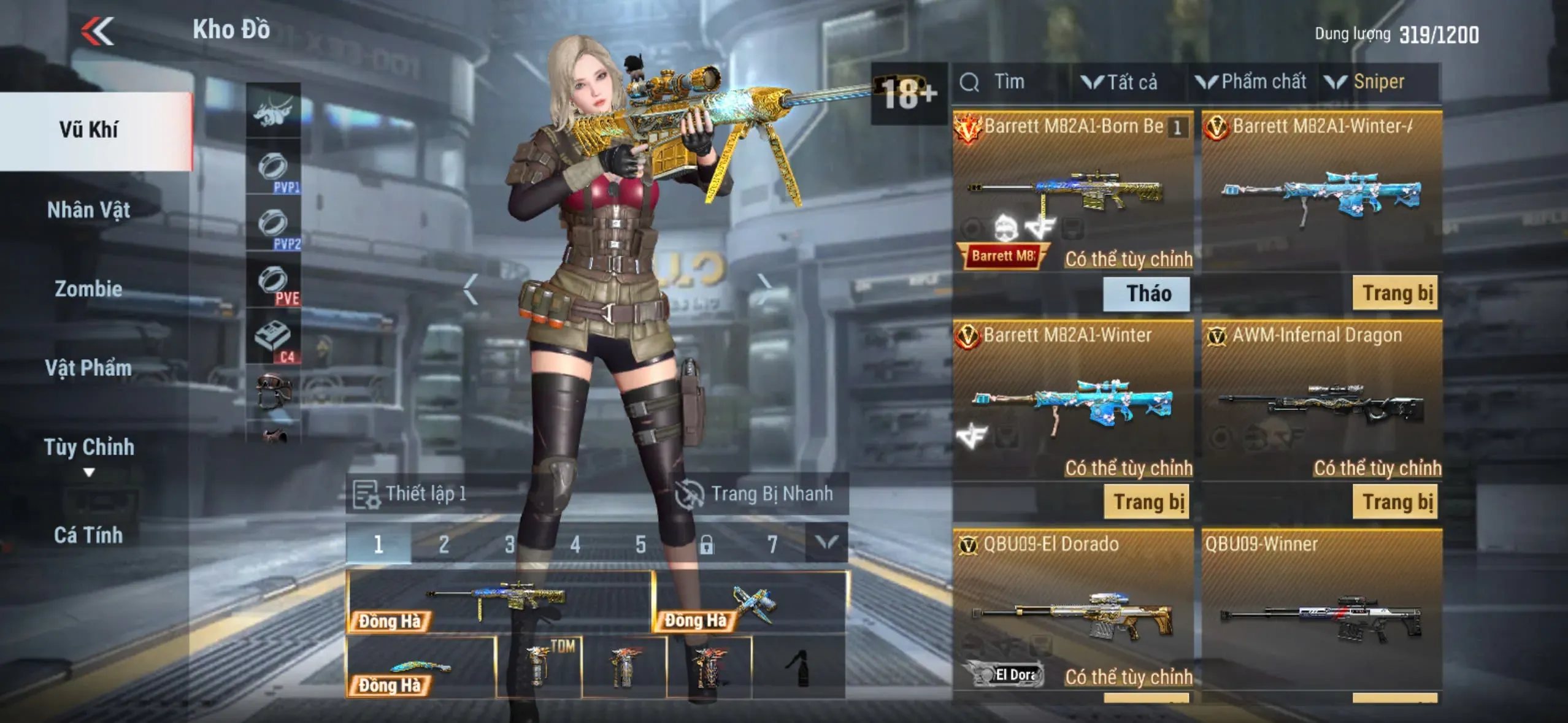Go back using the double-arrow button
Viewport: 1568px width, 723px height.
[x=98, y=31]
